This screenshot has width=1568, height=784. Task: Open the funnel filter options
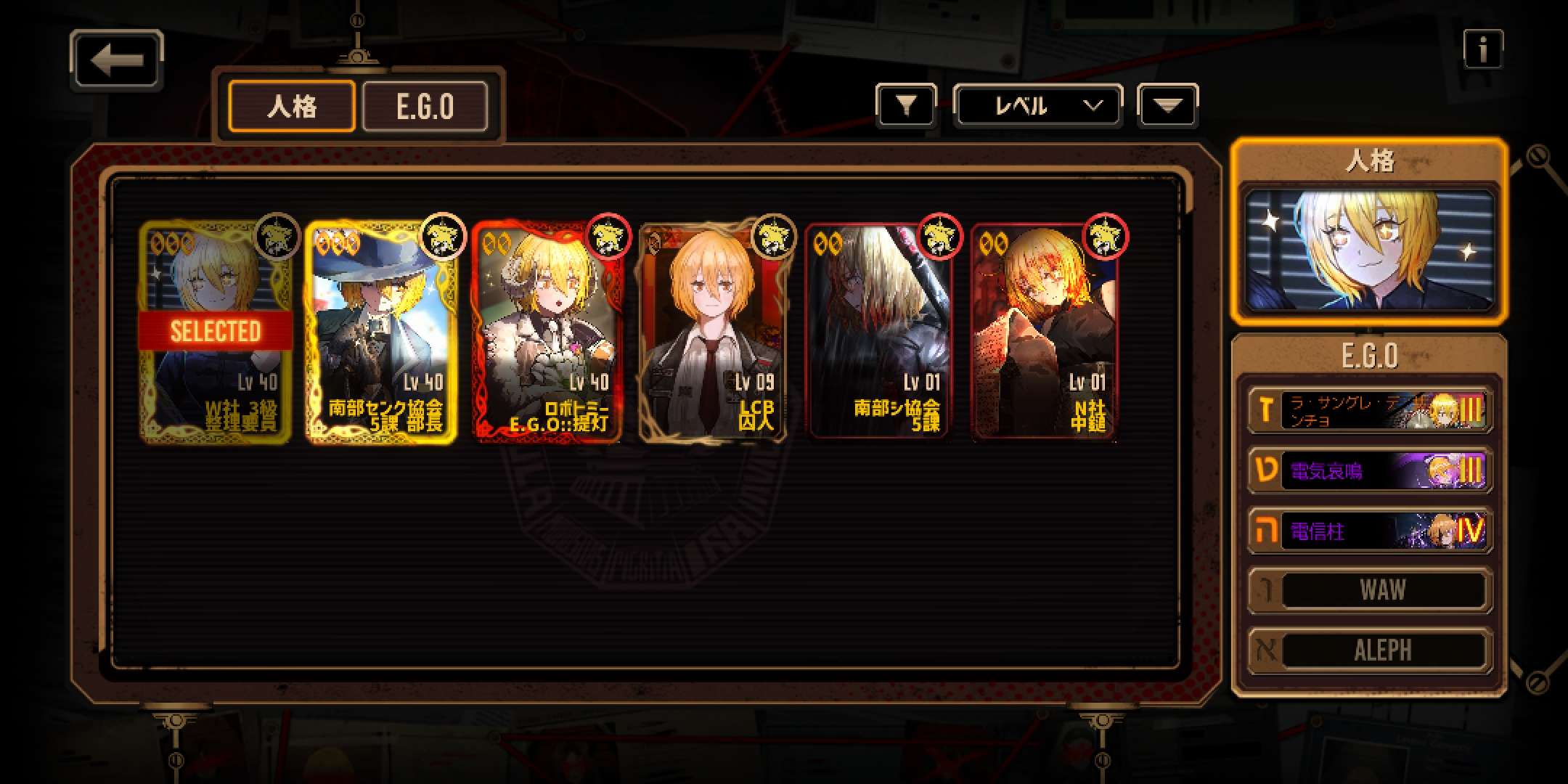click(x=905, y=107)
